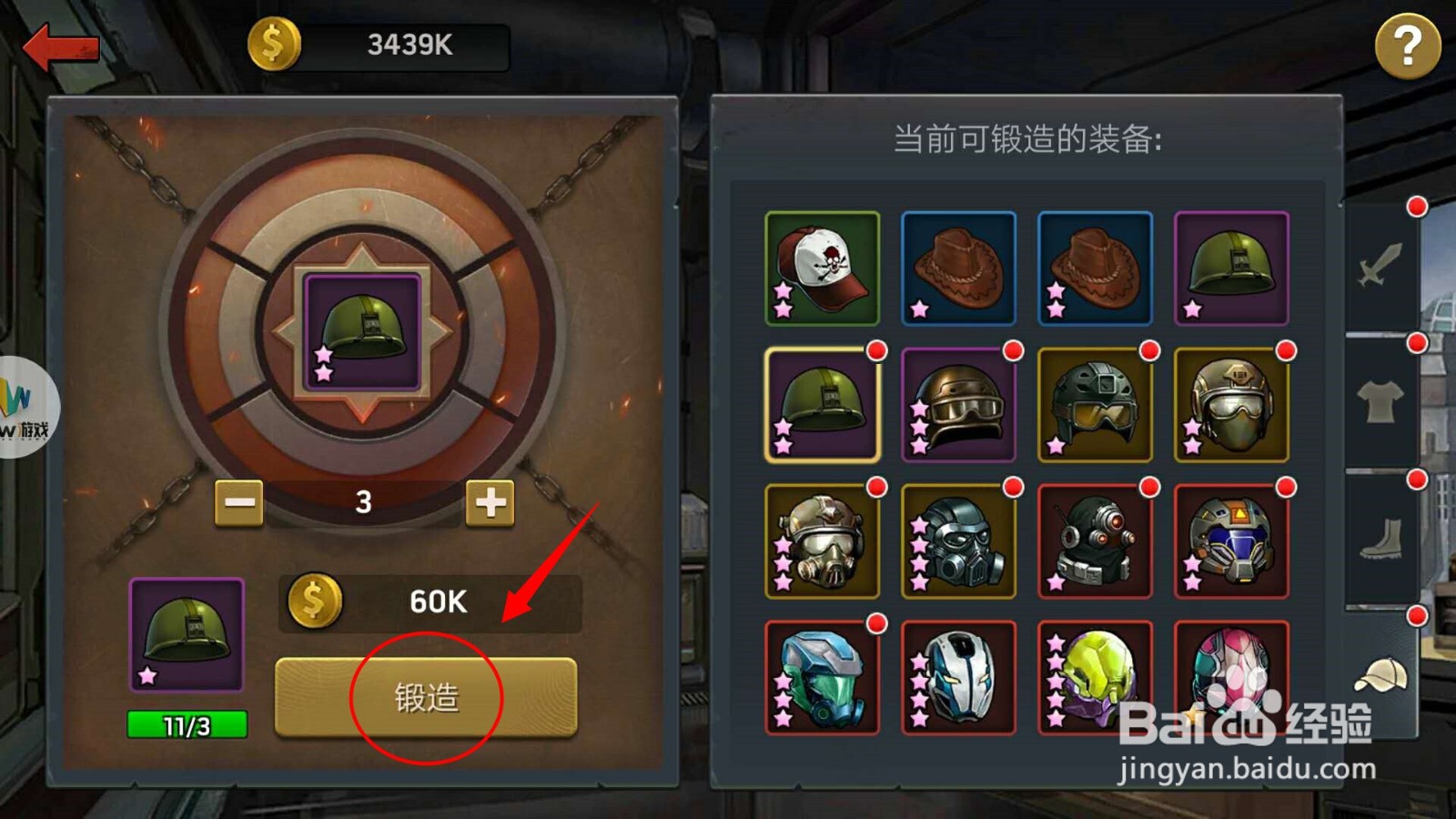Open the help question mark button

[x=1408, y=45]
